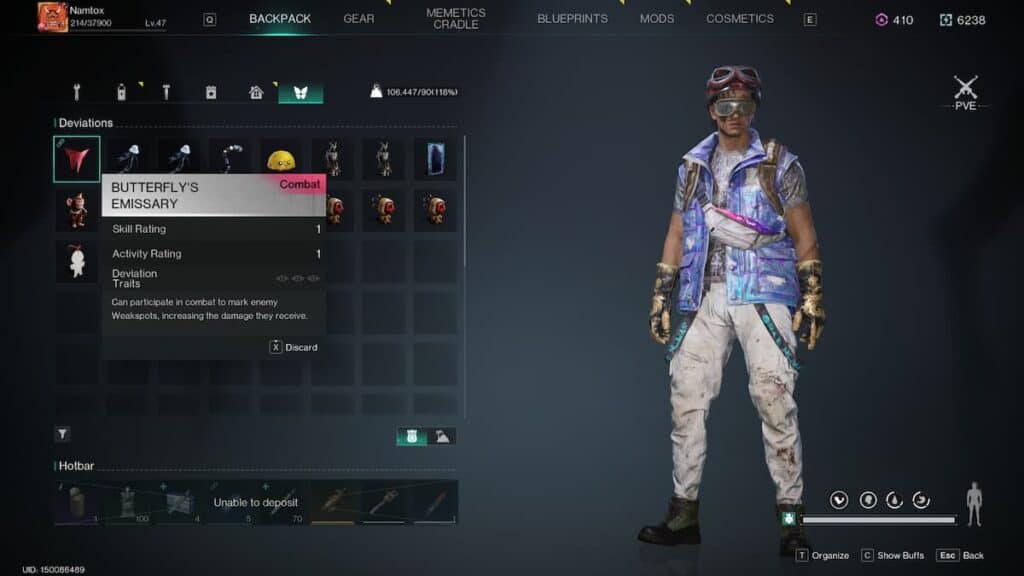
Task: Toggle the PVE crossed-swords mode icon
Action: [965, 90]
